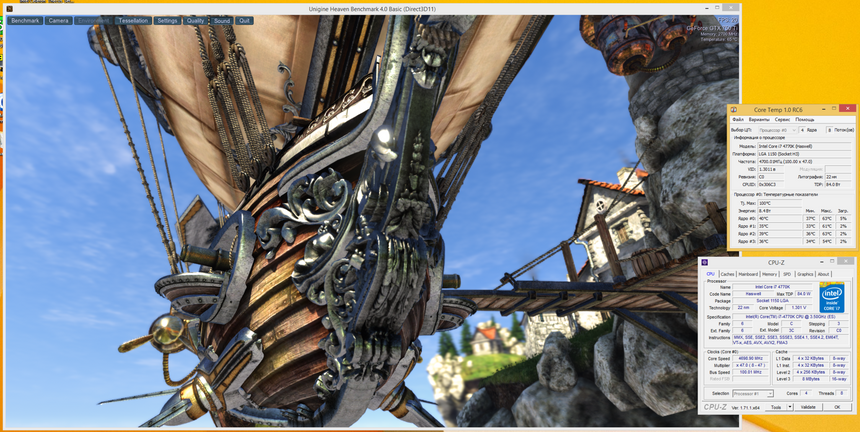
Task: Toggle the Sound button
Action: click(222, 20)
